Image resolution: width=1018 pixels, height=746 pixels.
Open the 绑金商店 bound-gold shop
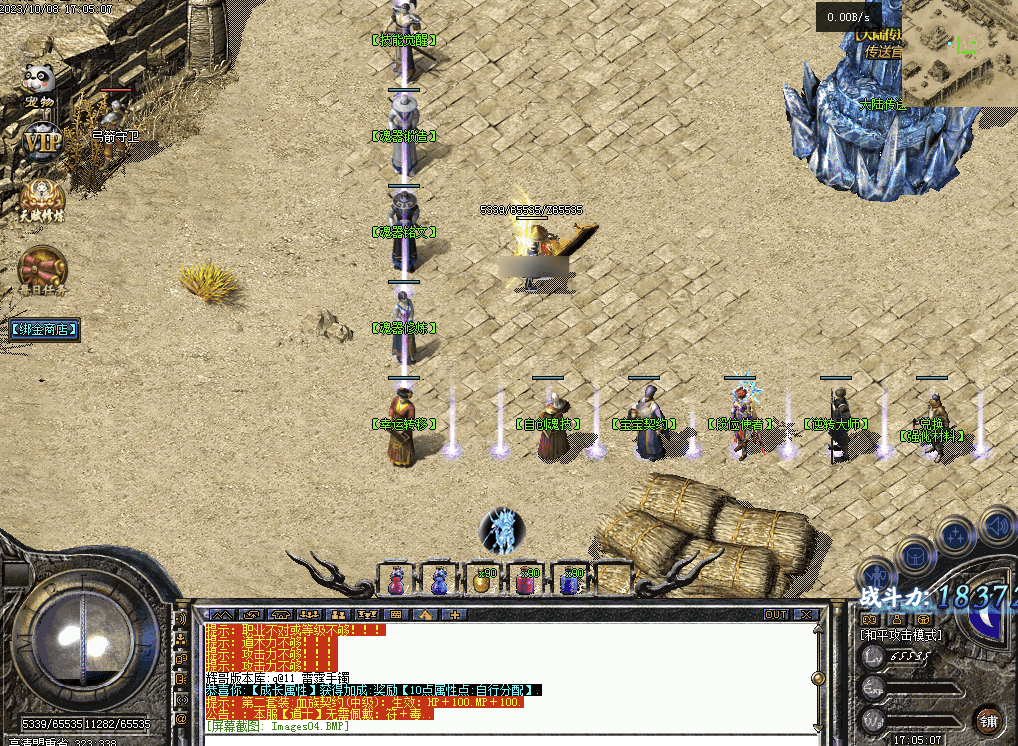(41, 329)
